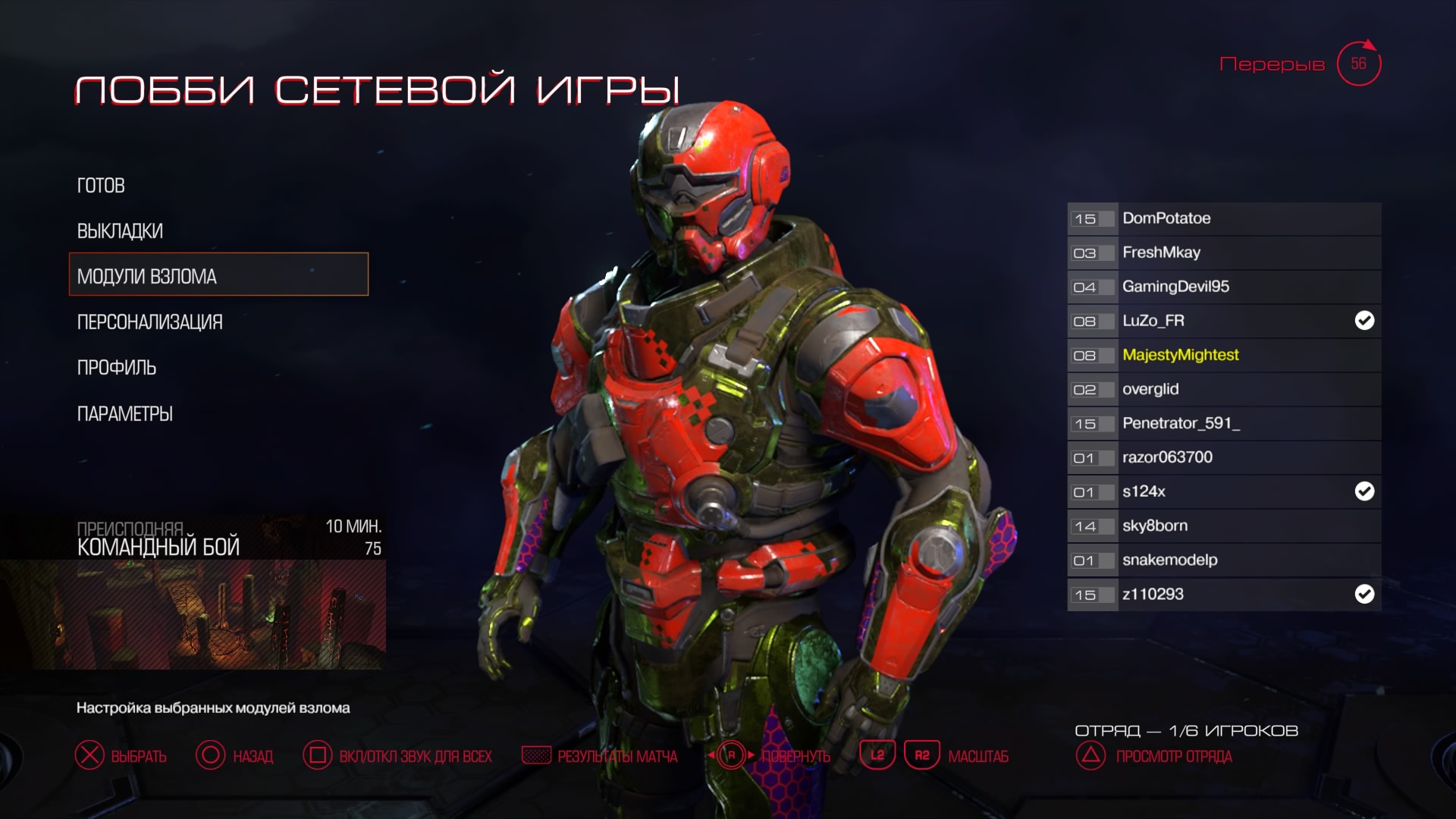Select player DomPotatoe in the list
This screenshot has height=819, width=1456.
click(1223, 218)
